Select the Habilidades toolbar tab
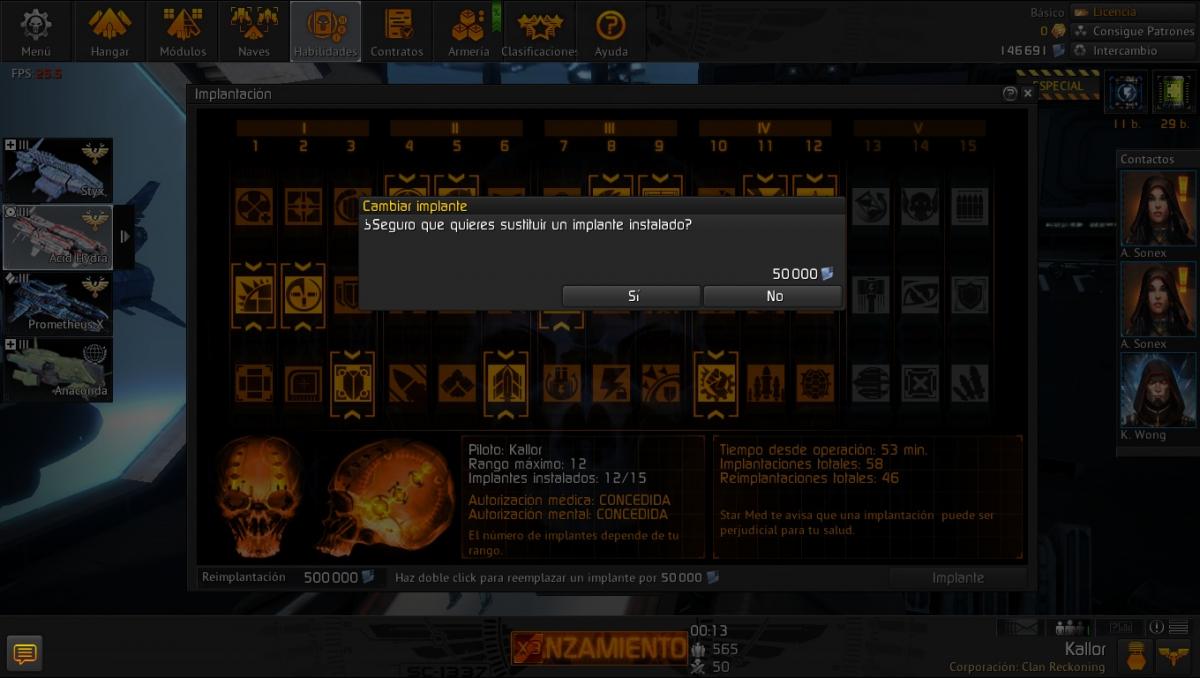 (326, 32)
